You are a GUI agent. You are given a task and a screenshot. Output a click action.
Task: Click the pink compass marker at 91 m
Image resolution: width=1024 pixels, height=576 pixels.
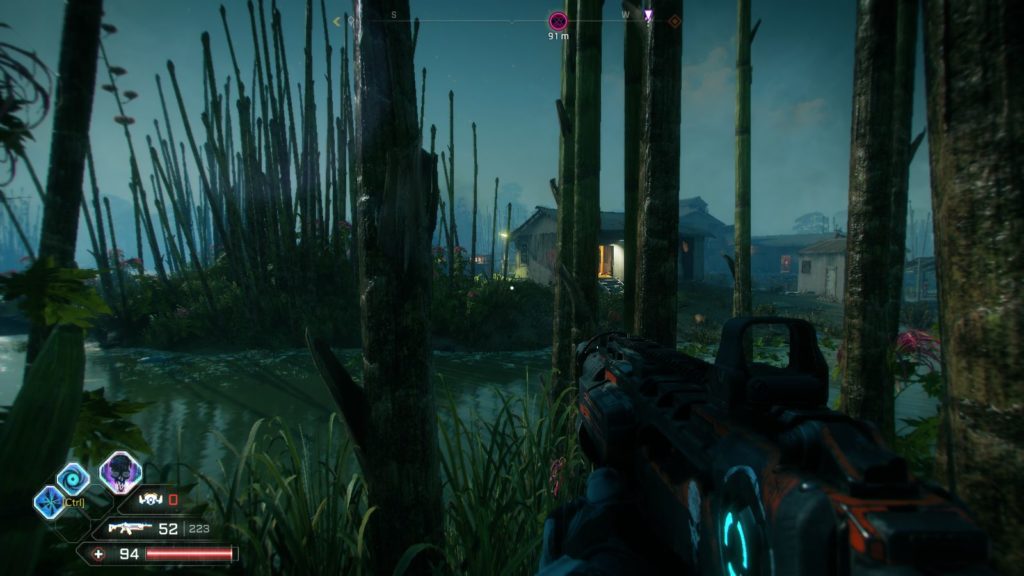tap(558, 20)
